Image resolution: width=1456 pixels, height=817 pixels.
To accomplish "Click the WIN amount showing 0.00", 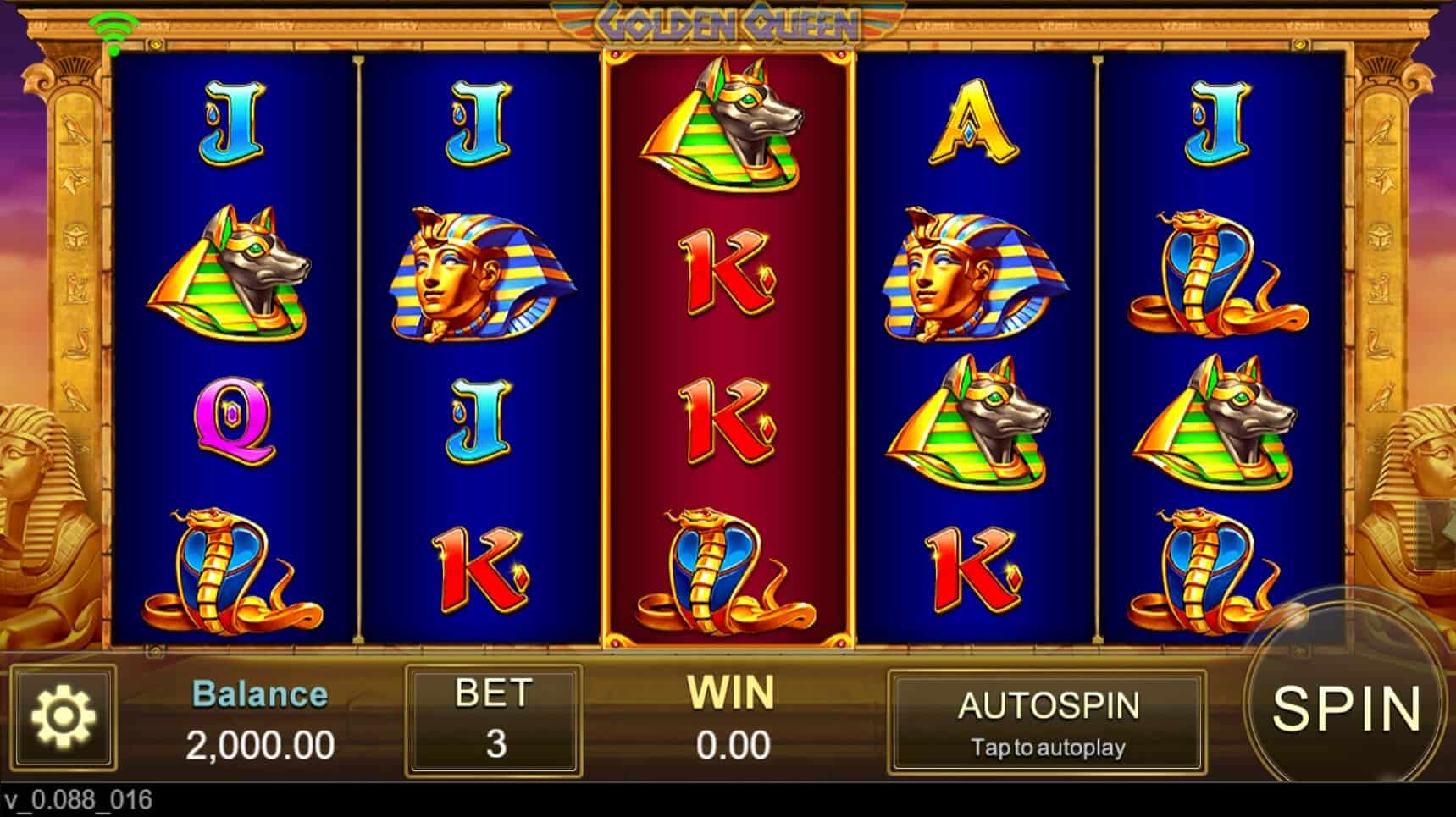I will click(x=734, y=720).
